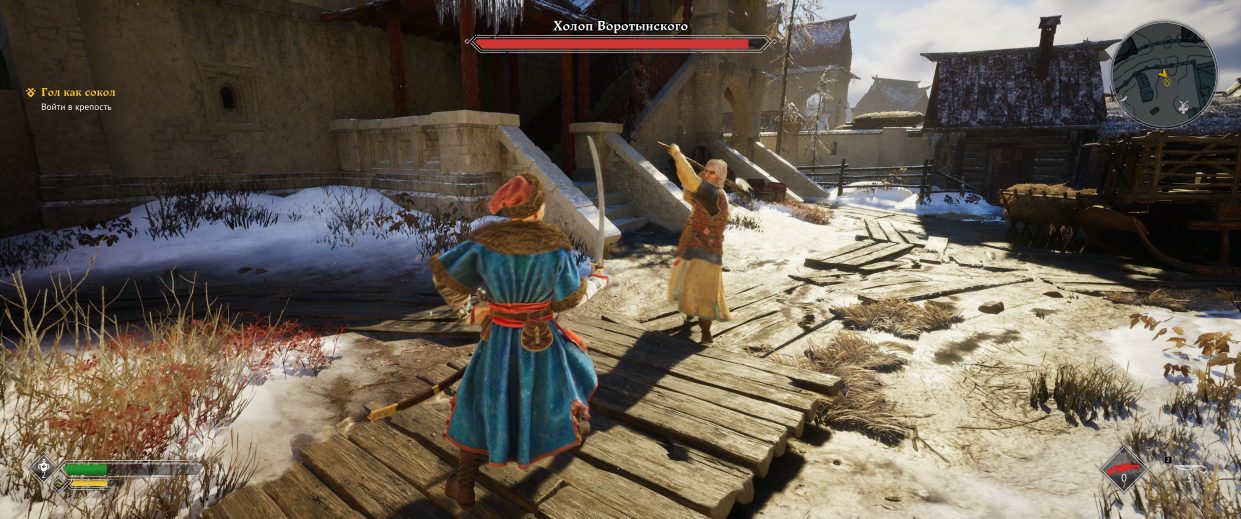Open the 'Гол как сокол' quest tracker

78,92
